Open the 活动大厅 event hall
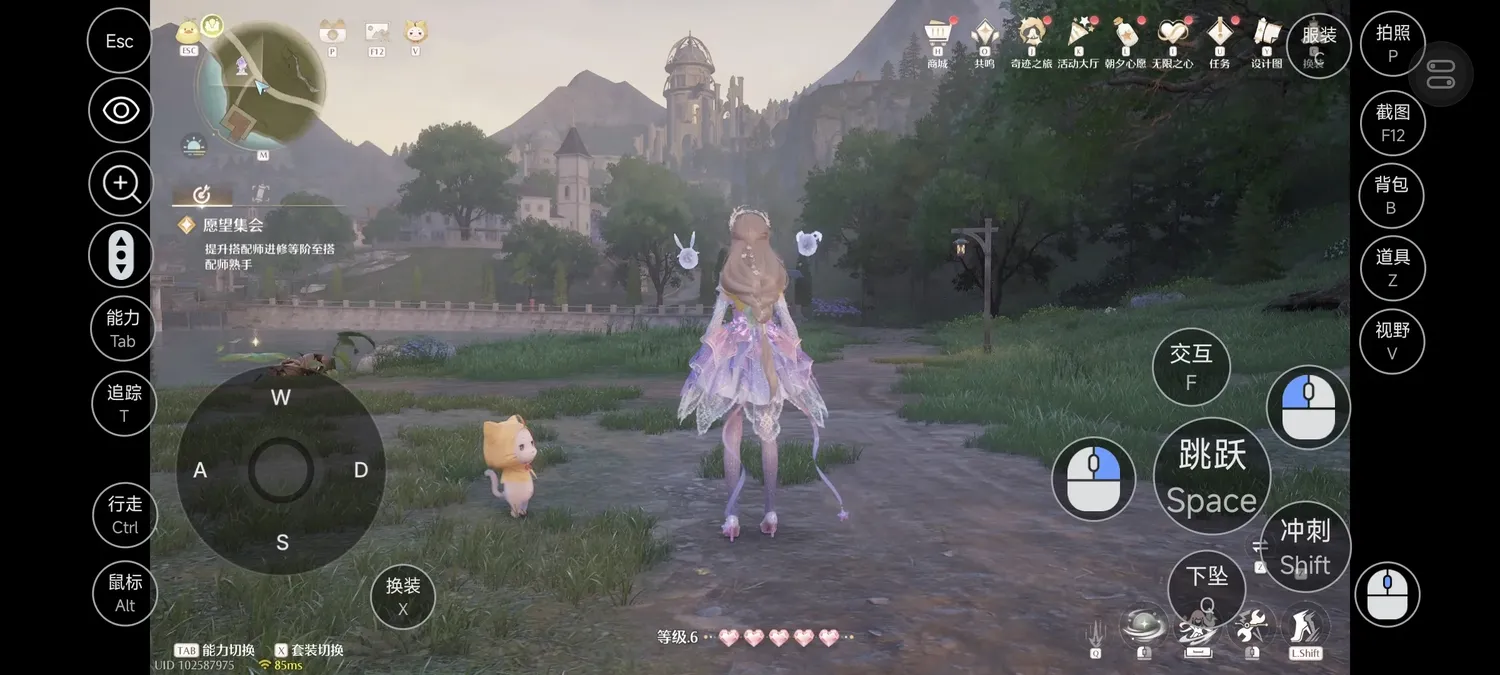This screenshot has width=1500, height=675. click(x=1078, y=35)
